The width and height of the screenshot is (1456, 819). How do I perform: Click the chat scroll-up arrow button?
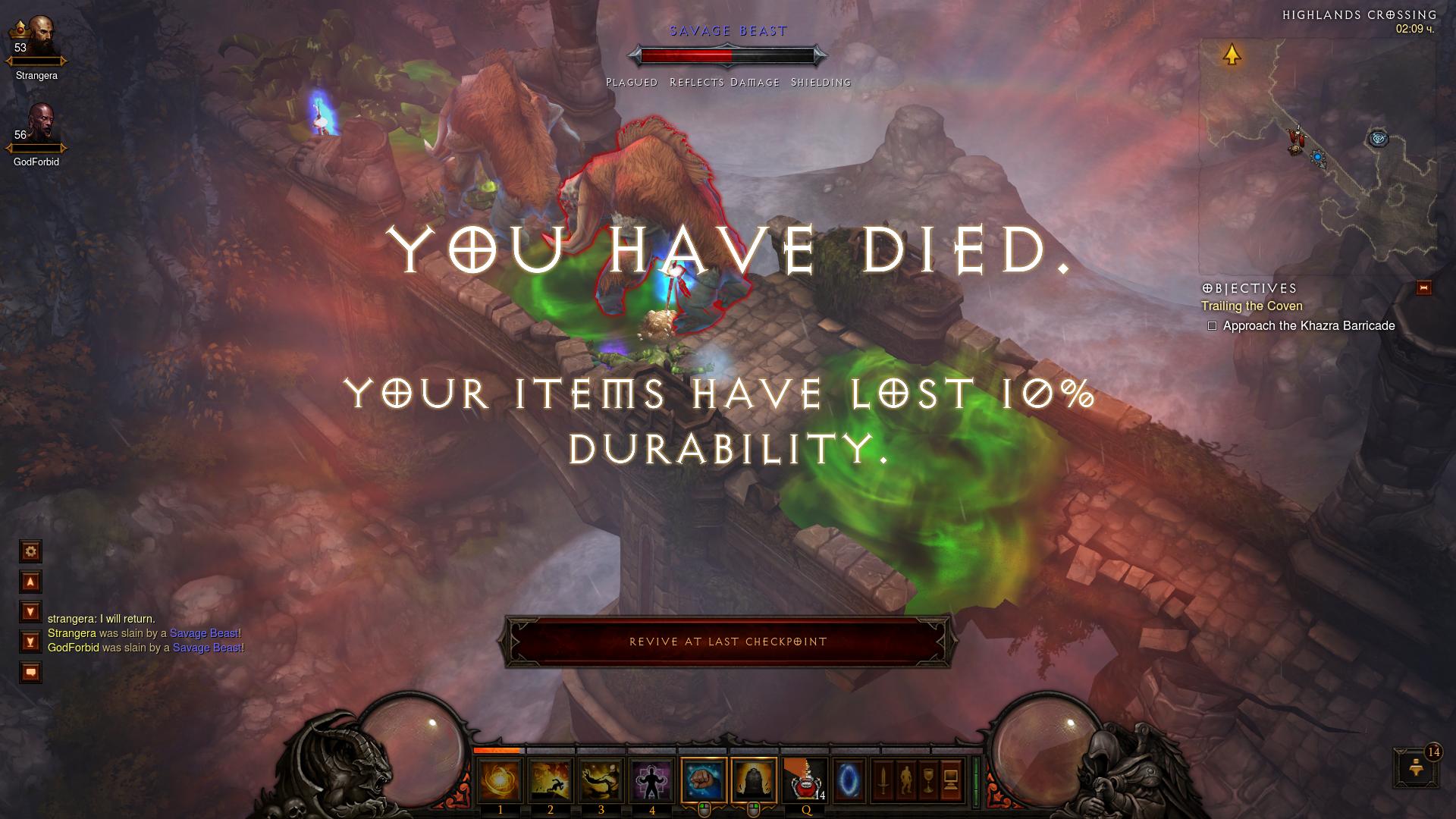(x=30, y=582)
